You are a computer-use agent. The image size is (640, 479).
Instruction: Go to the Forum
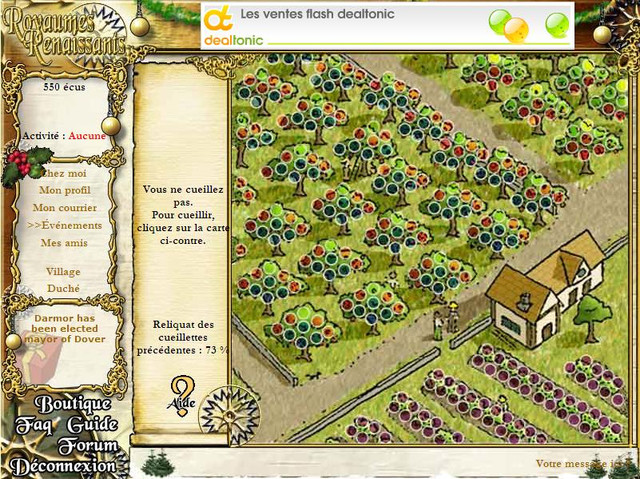(87, 446)
